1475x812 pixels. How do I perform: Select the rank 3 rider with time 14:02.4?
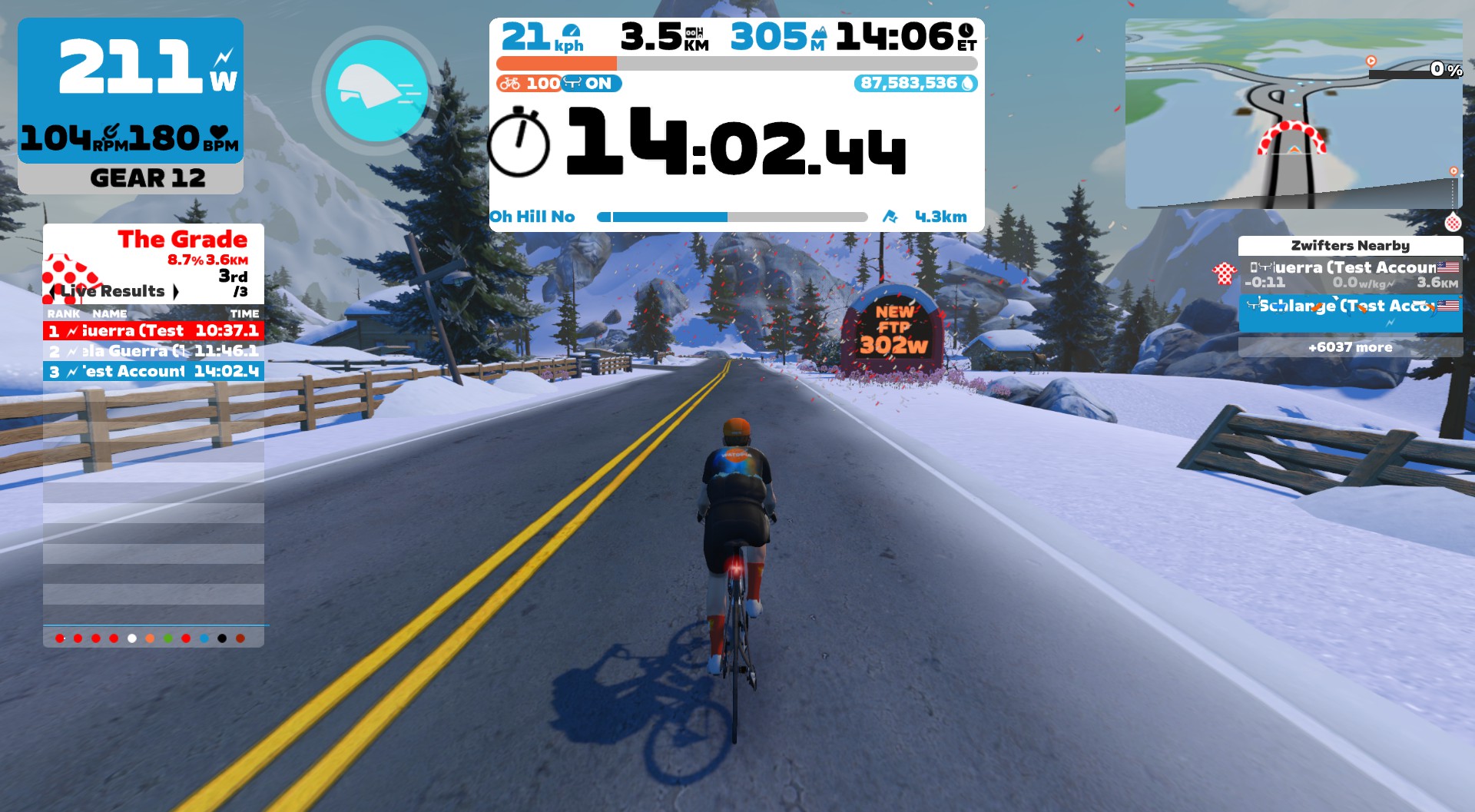pos(154,372)
